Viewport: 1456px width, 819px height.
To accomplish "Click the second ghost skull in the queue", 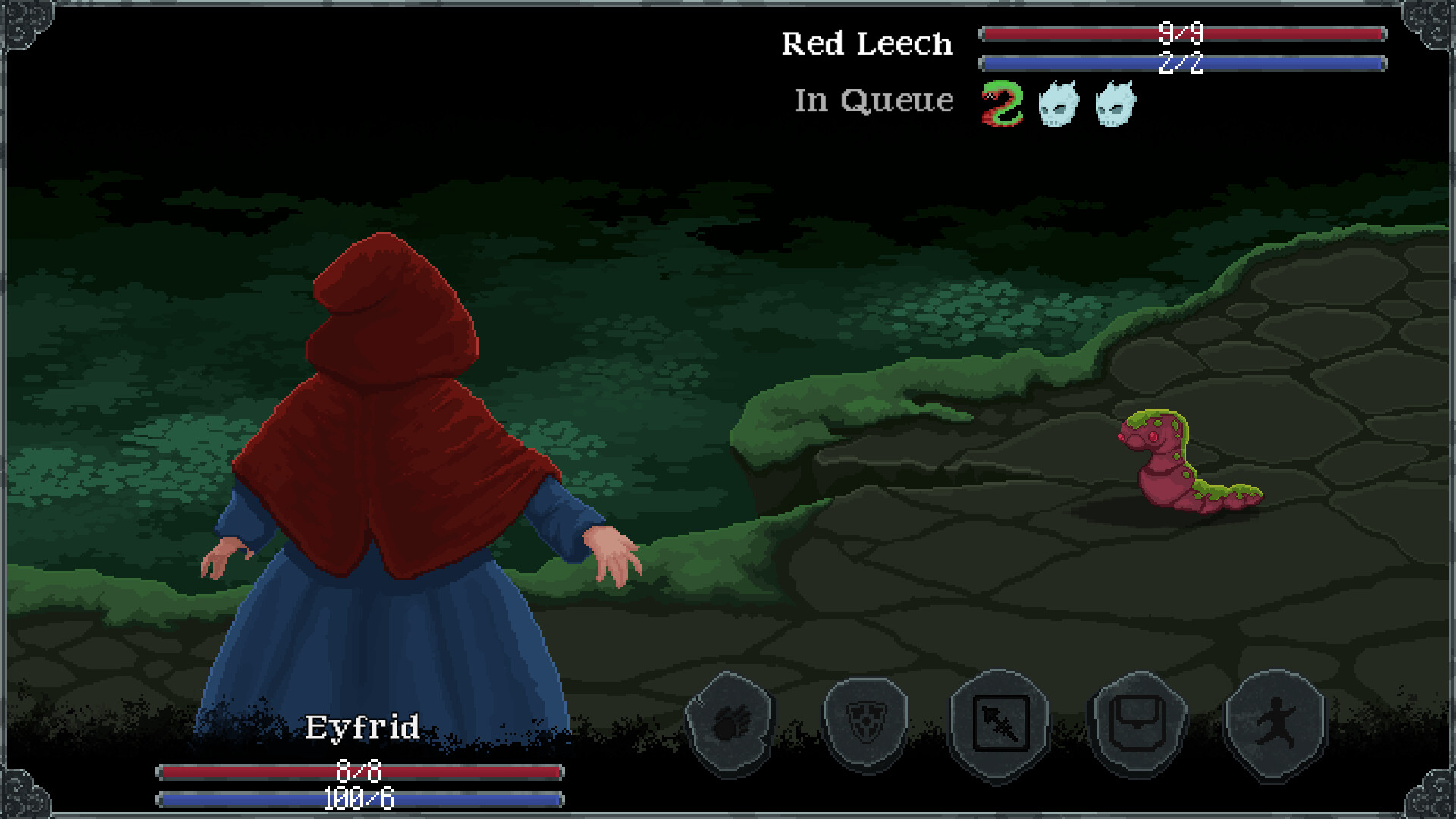I will 1113,102.
